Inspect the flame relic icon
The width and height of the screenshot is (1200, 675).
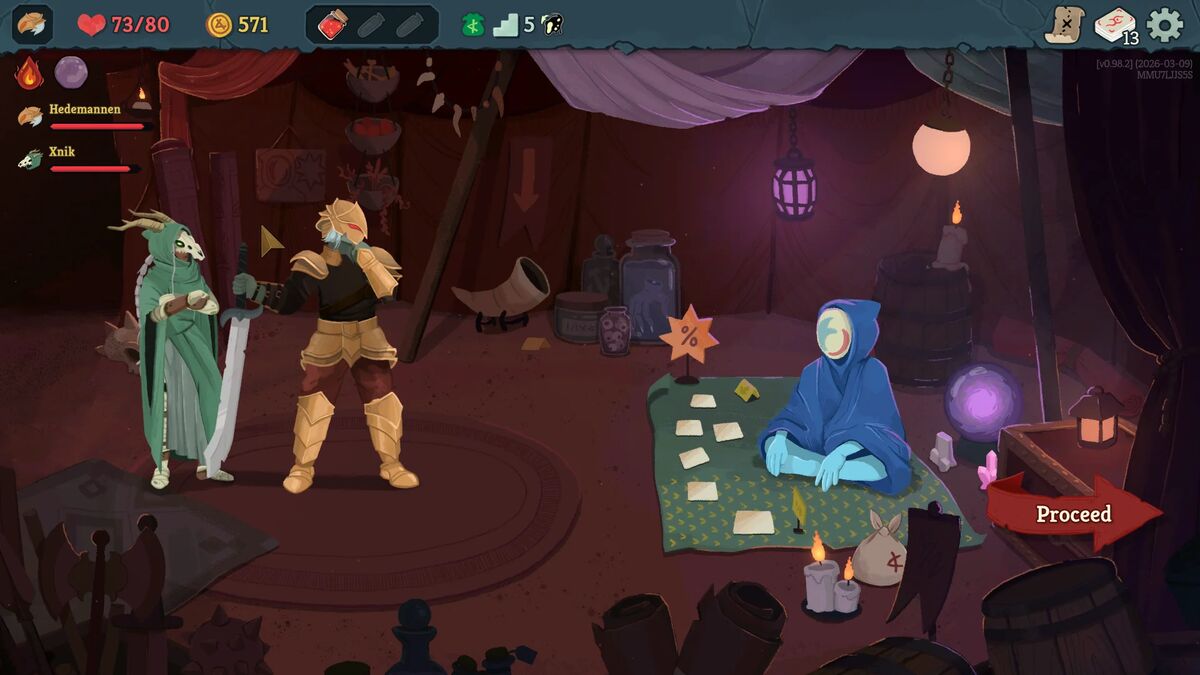pos(29,73)
